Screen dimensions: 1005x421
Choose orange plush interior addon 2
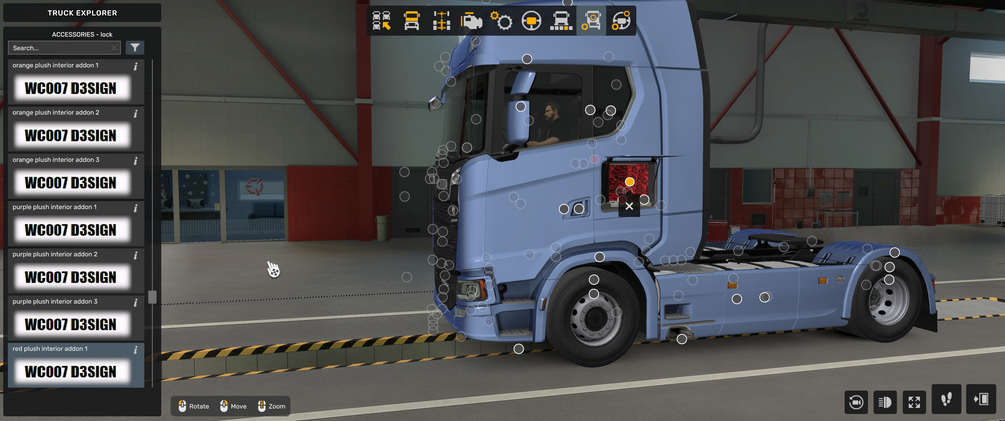70,135
